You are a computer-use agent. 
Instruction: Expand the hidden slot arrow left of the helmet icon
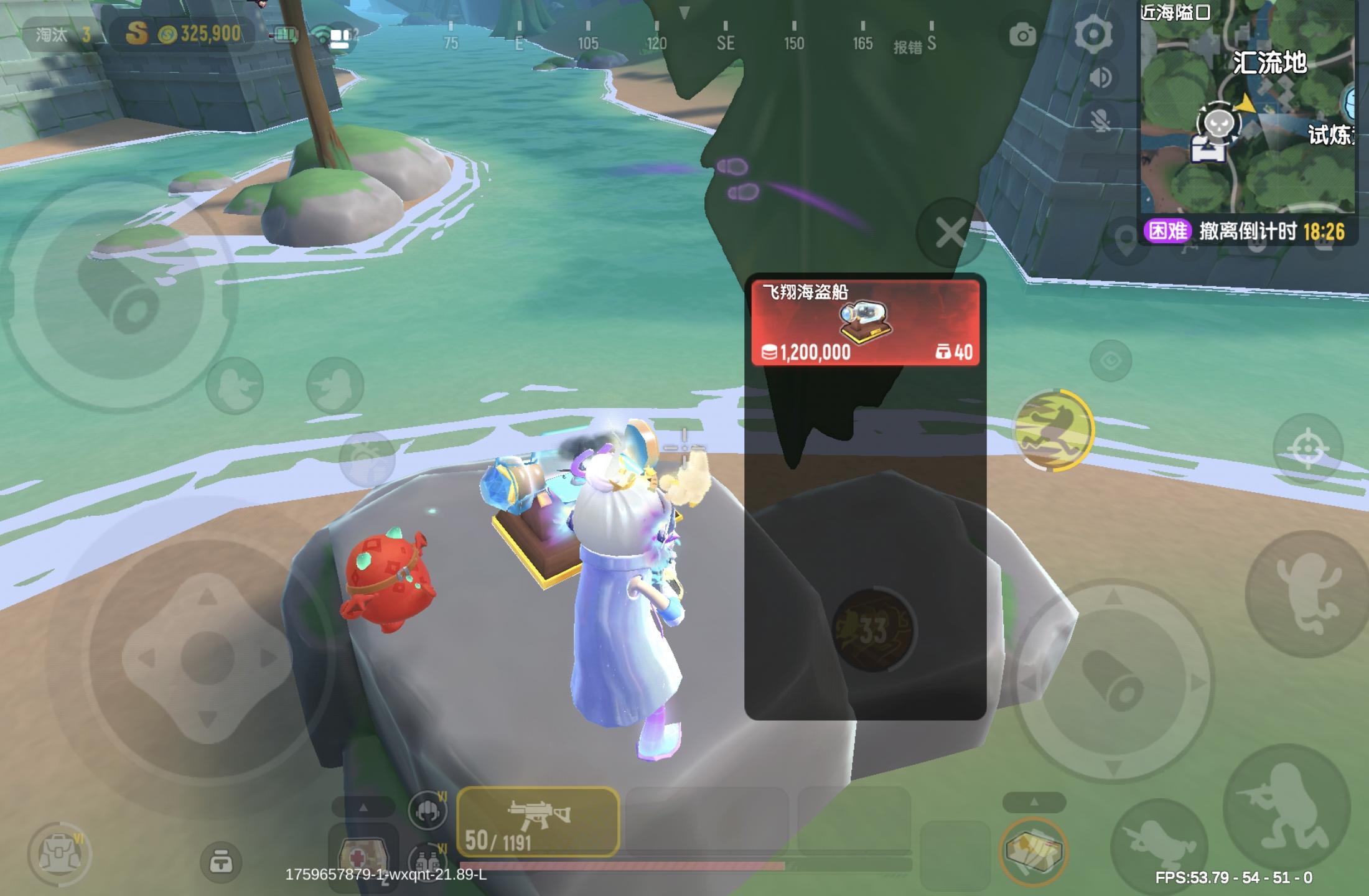pyautogui.click(x=363, y=807)
